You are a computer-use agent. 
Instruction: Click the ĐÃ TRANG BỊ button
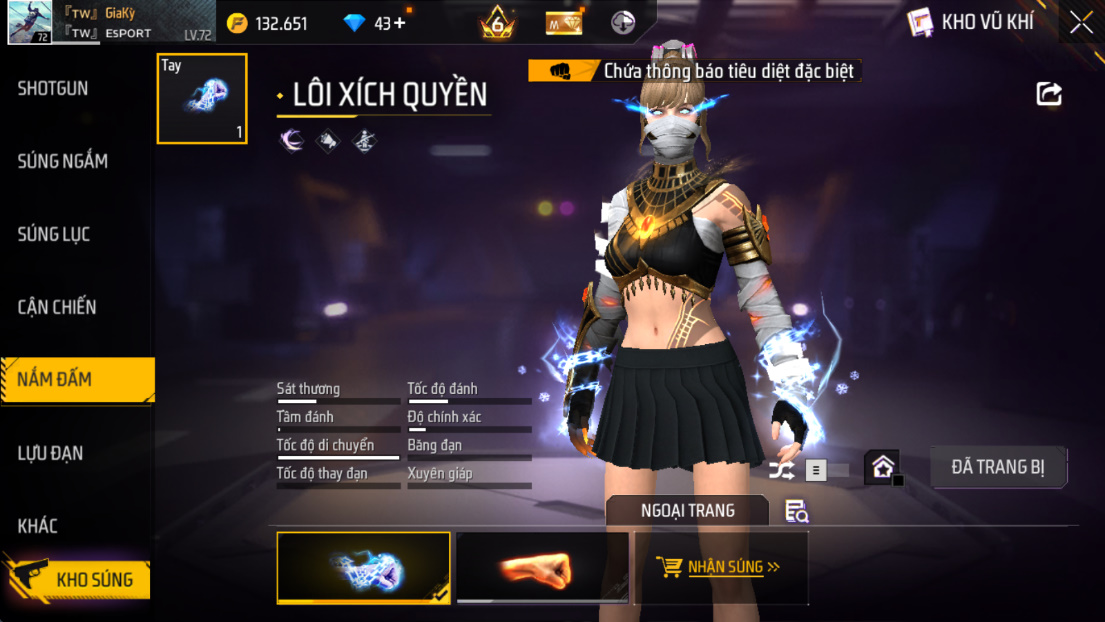click(998, 467)
